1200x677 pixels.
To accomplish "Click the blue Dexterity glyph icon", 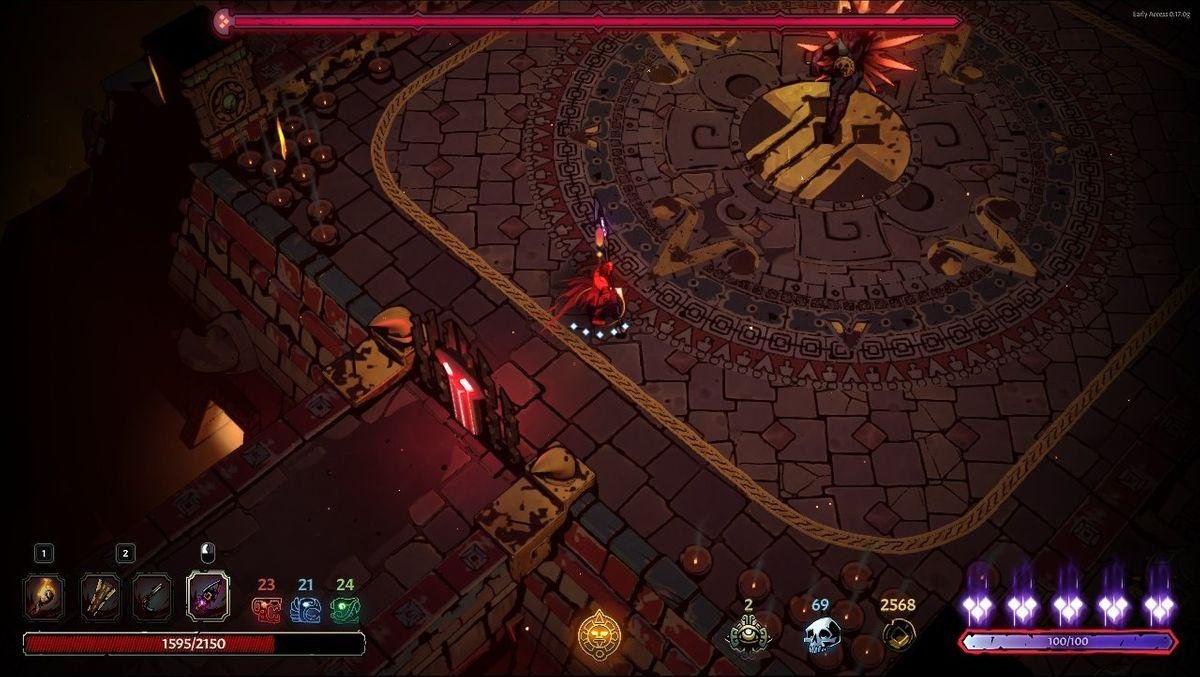I will 305,609.
